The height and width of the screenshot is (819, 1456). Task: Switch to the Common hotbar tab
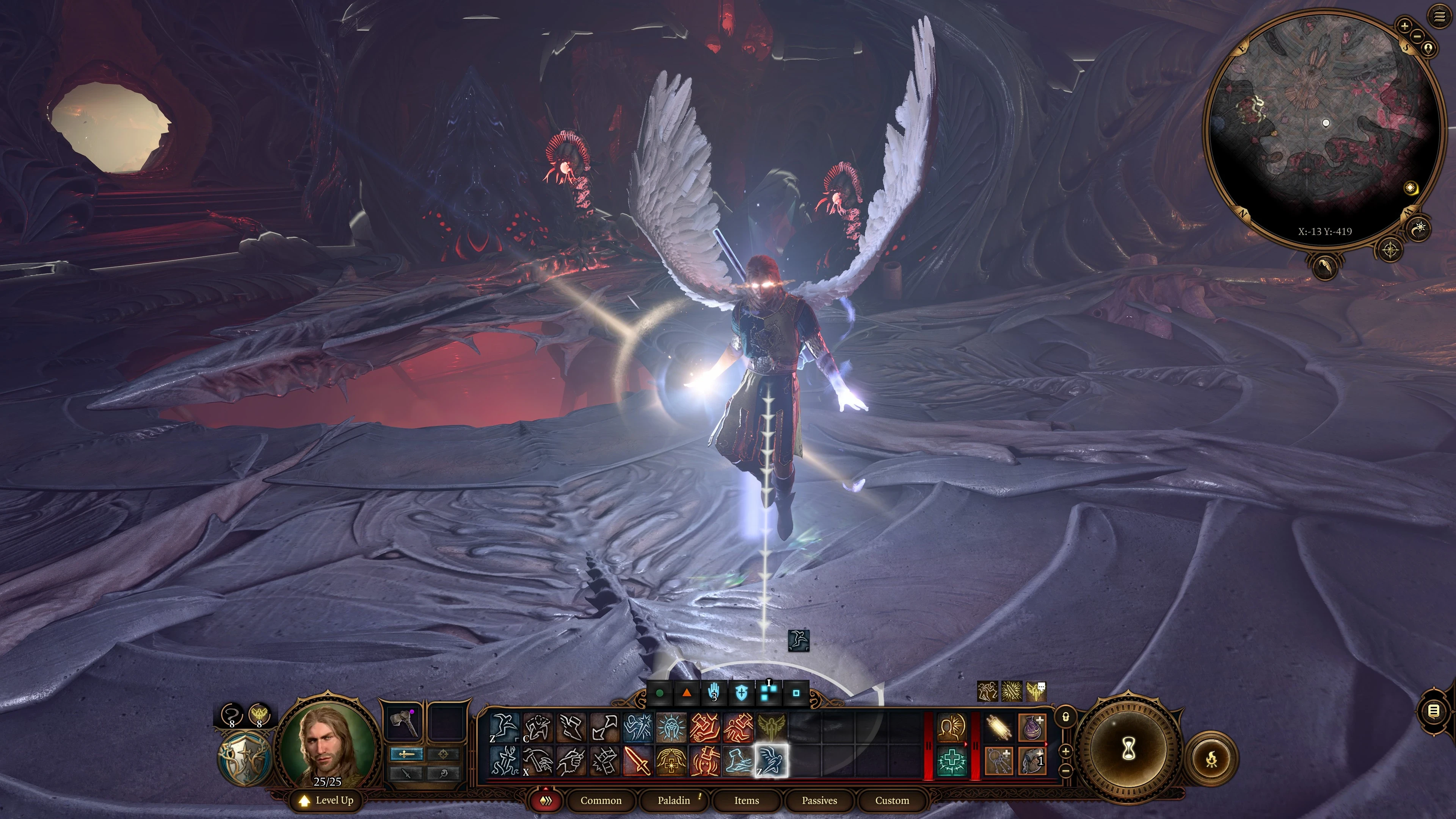tap(600, 800)
